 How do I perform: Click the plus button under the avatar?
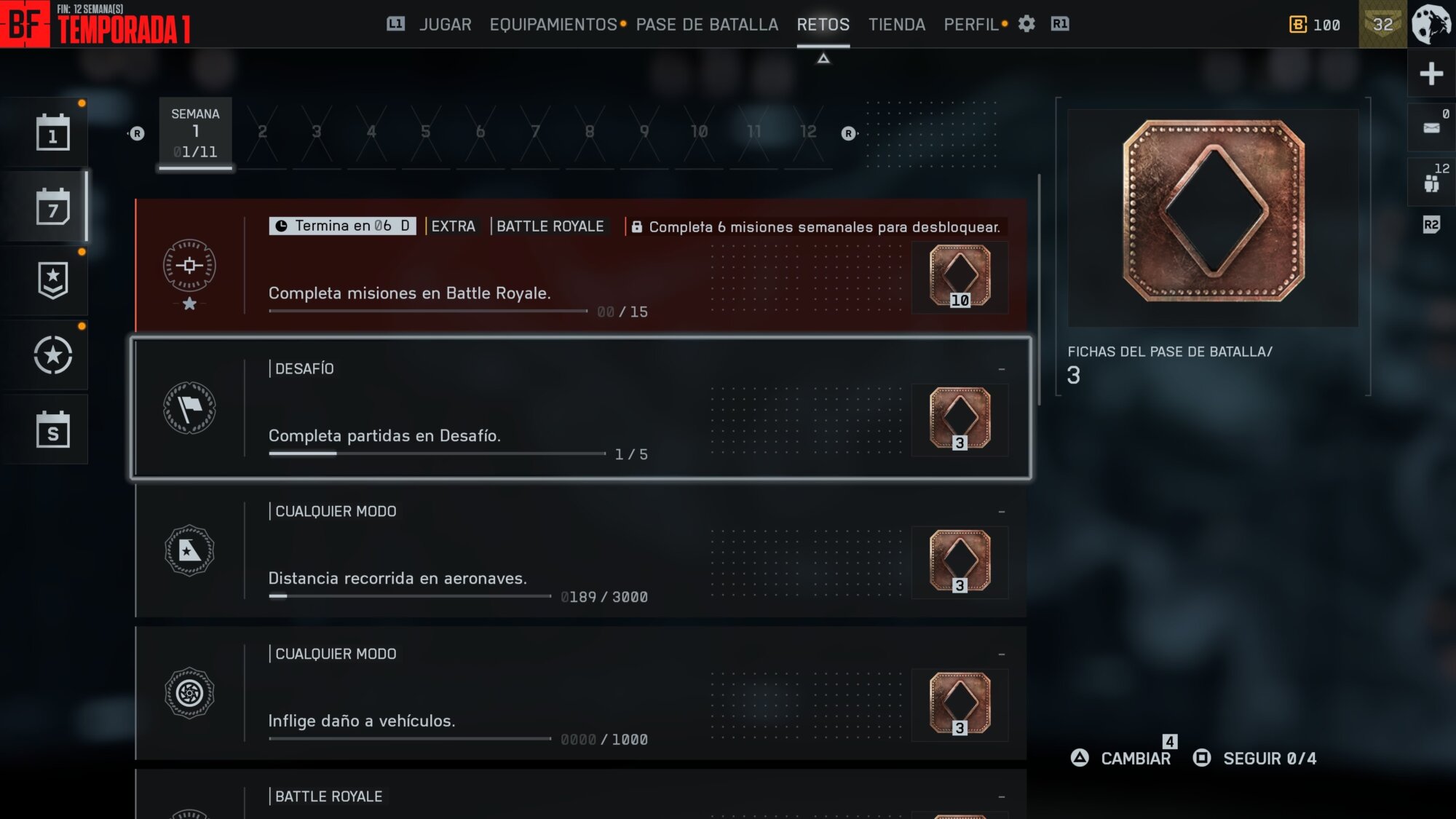(x=1431, y=74)
